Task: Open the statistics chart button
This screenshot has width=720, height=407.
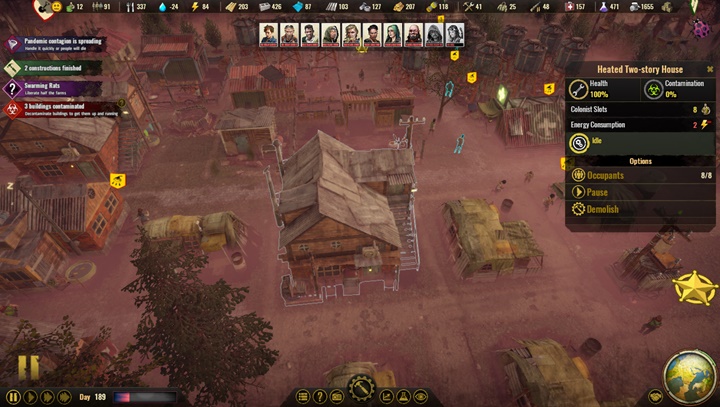Action: coord(387,397)
